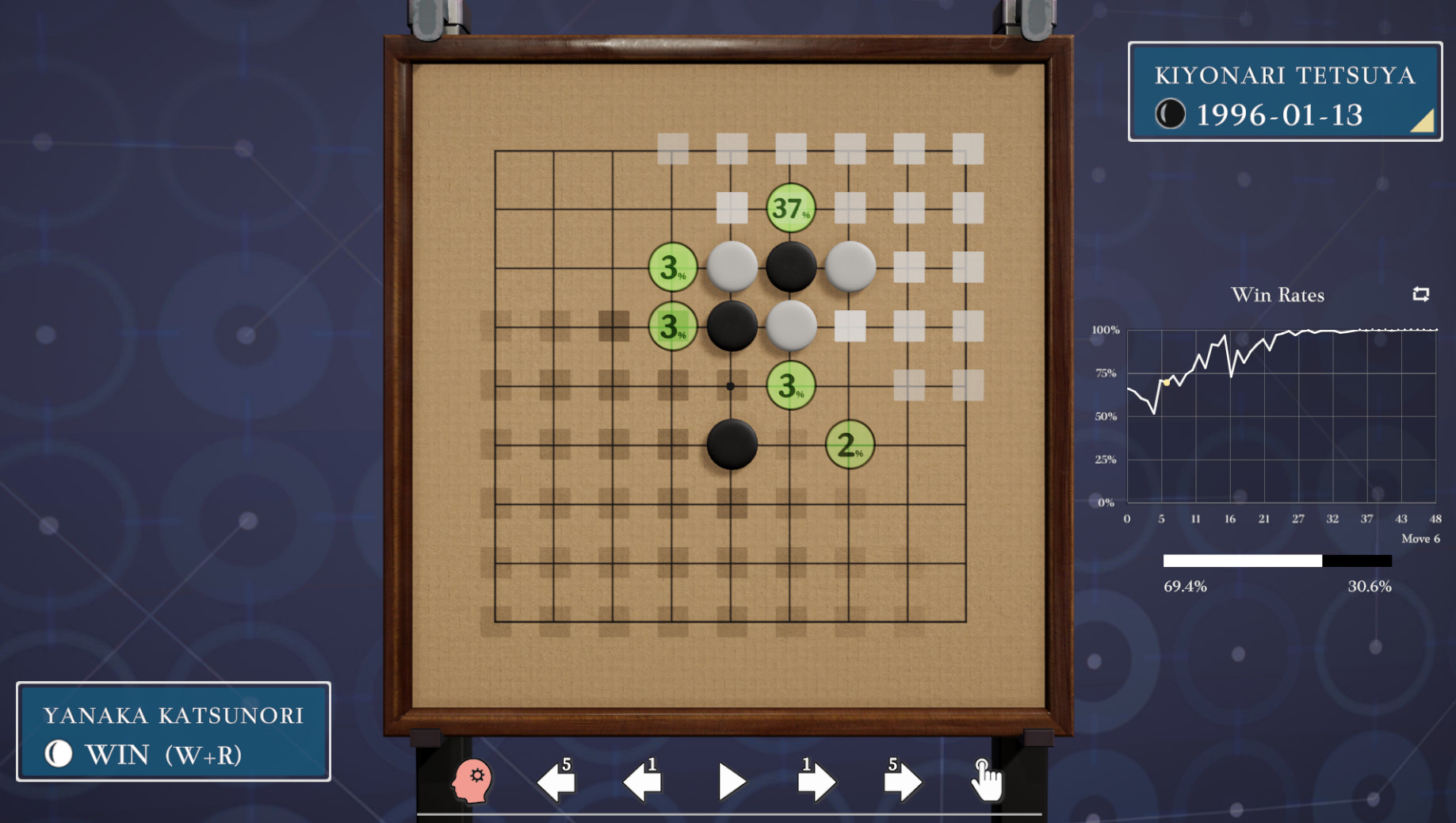
Task: Advance one move forward
Action: pos(731,781)
